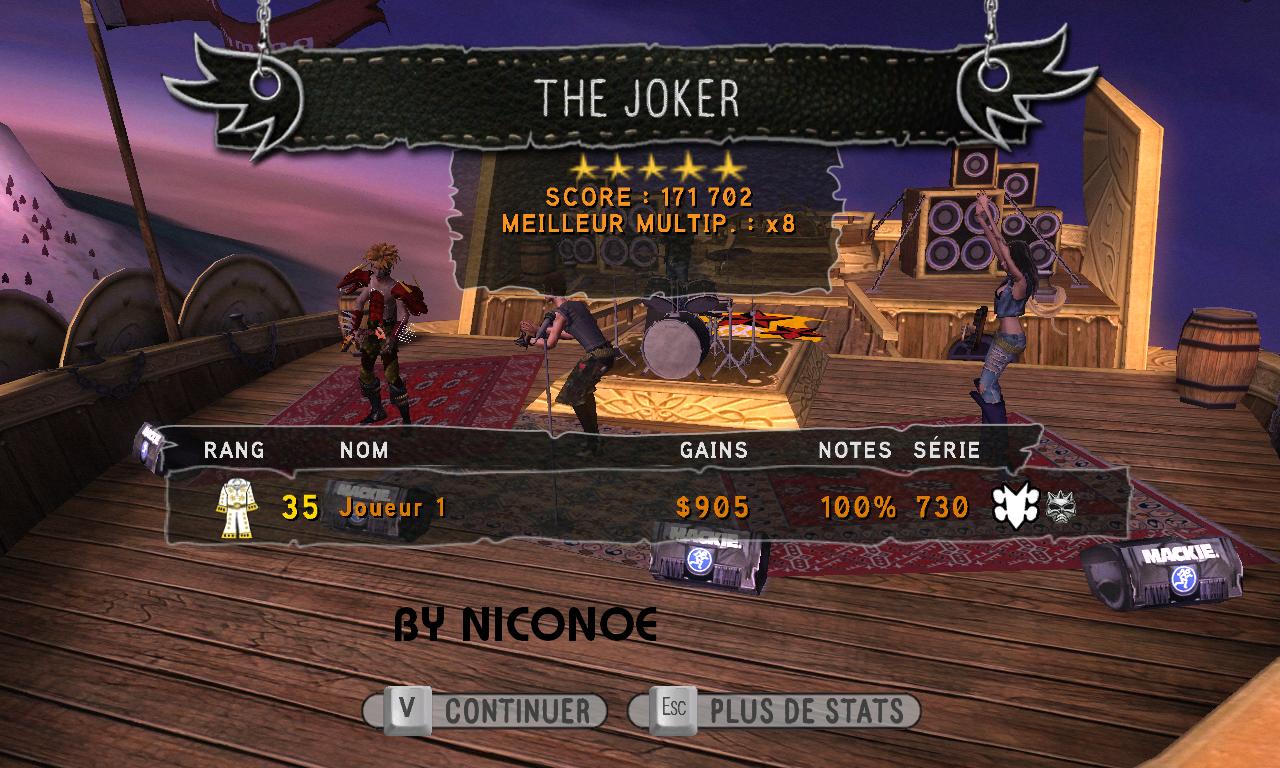Select the CONTINUER button
Image resolution: width=1280 pixels, height=768 pixels.
[x=486, y=711]
